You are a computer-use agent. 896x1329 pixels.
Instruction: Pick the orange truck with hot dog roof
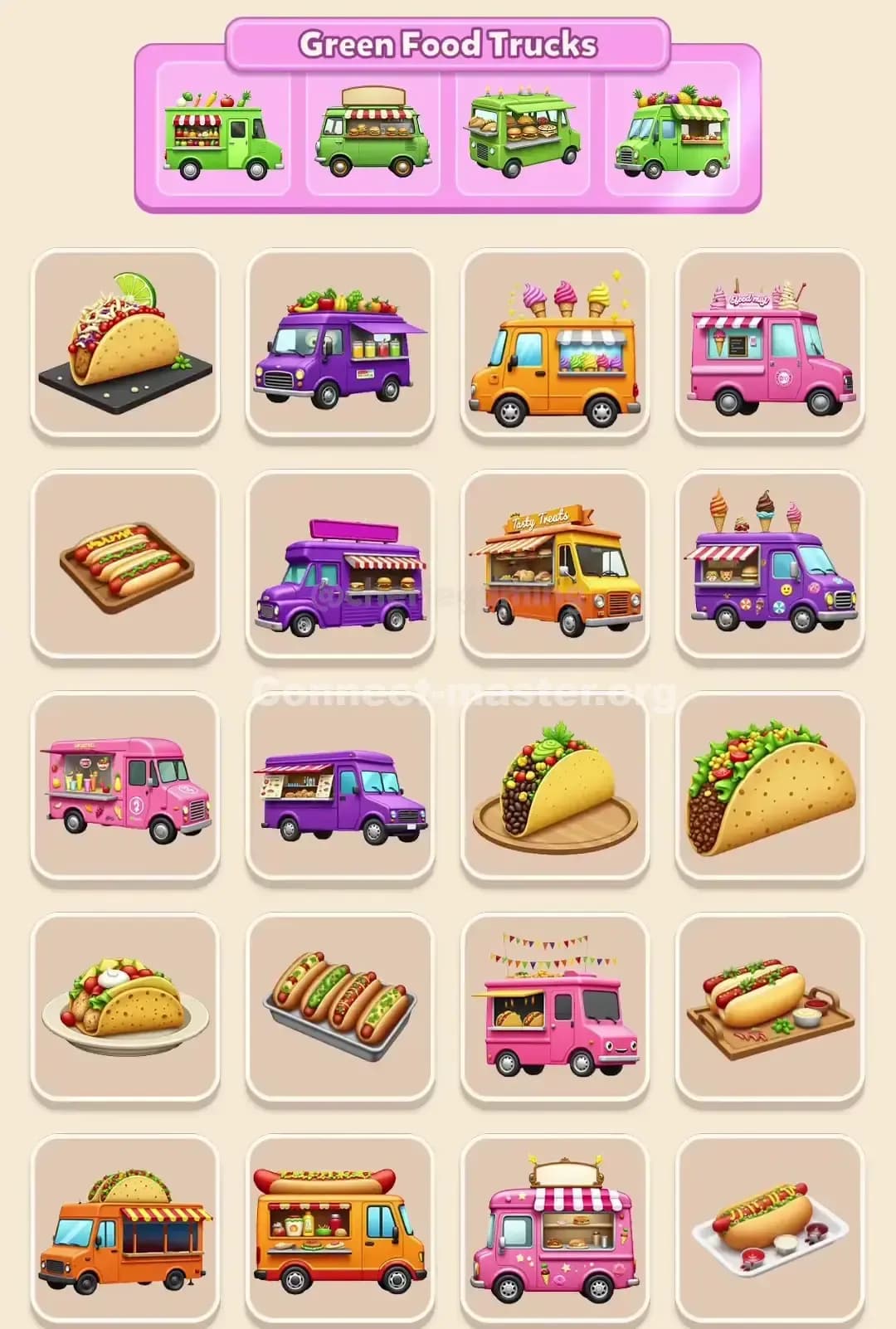click(x=339, y=1229)
